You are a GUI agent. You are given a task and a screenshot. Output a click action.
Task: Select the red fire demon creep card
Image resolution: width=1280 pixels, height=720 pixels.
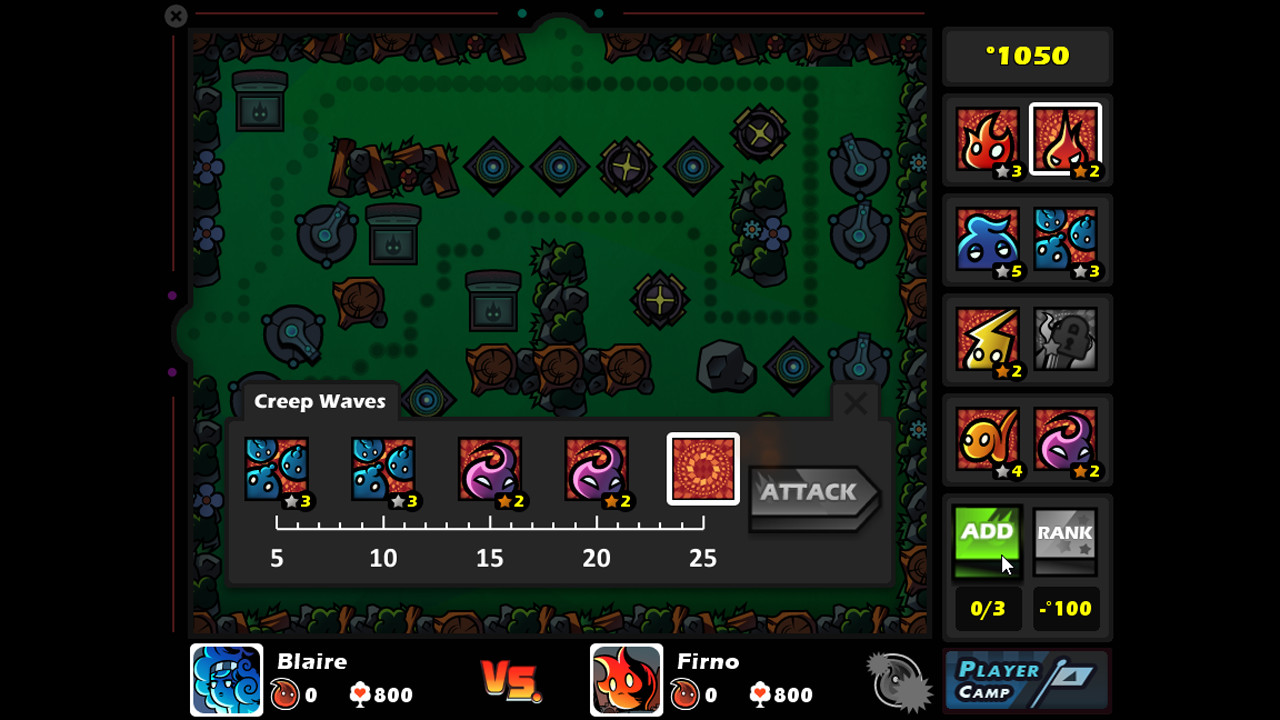tap(987, 140)
